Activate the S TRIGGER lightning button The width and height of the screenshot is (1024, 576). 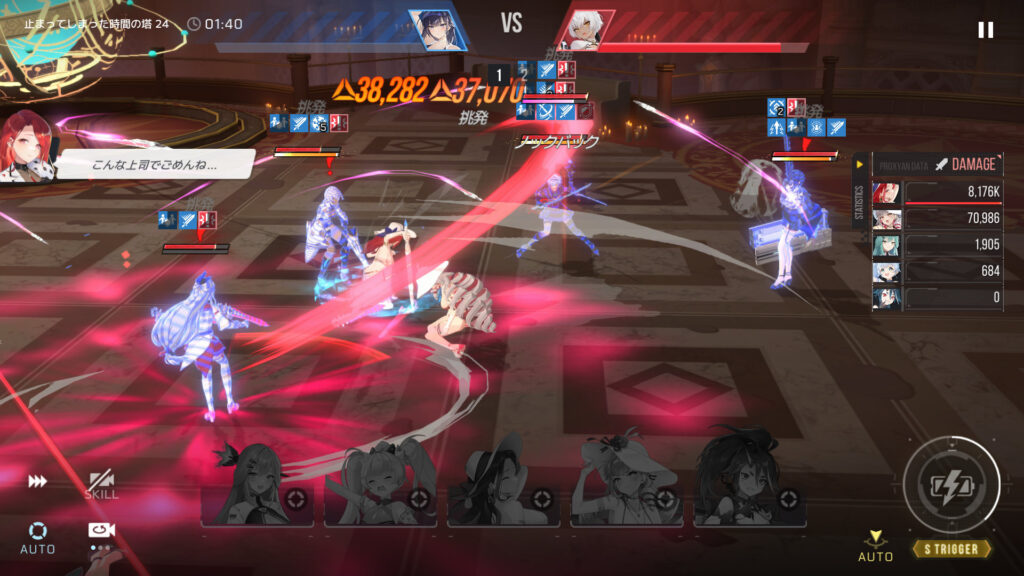[x=951, y=486]
